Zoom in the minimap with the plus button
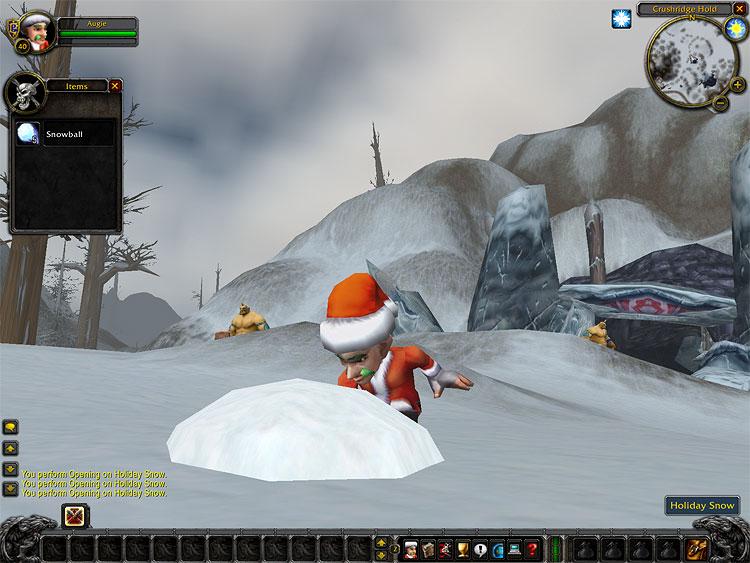750x563 pixels. click(737, 86)
